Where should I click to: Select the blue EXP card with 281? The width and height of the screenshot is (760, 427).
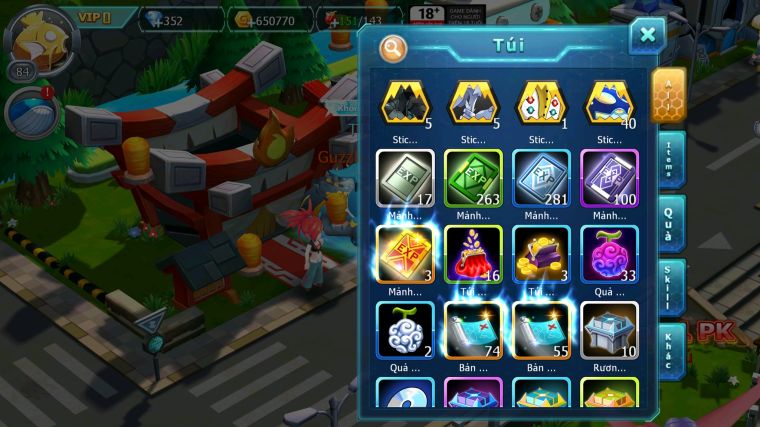click(541, 178)
